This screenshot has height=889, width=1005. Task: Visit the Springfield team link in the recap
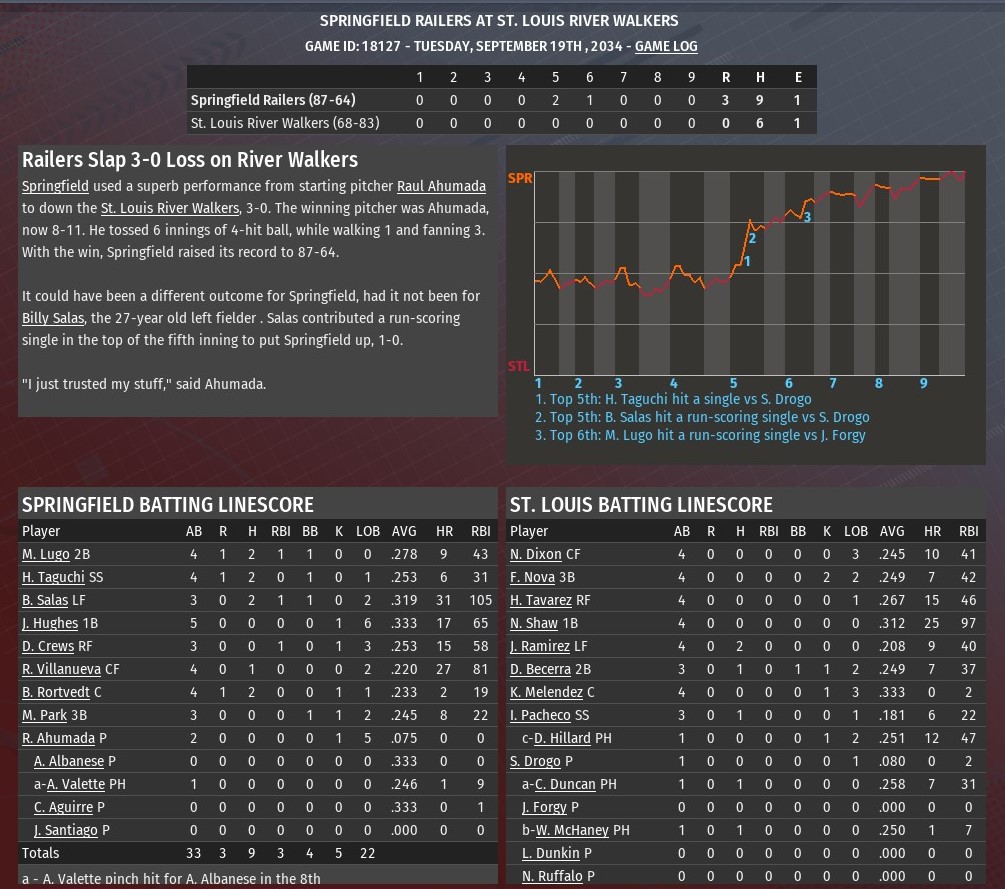point(55,186)
